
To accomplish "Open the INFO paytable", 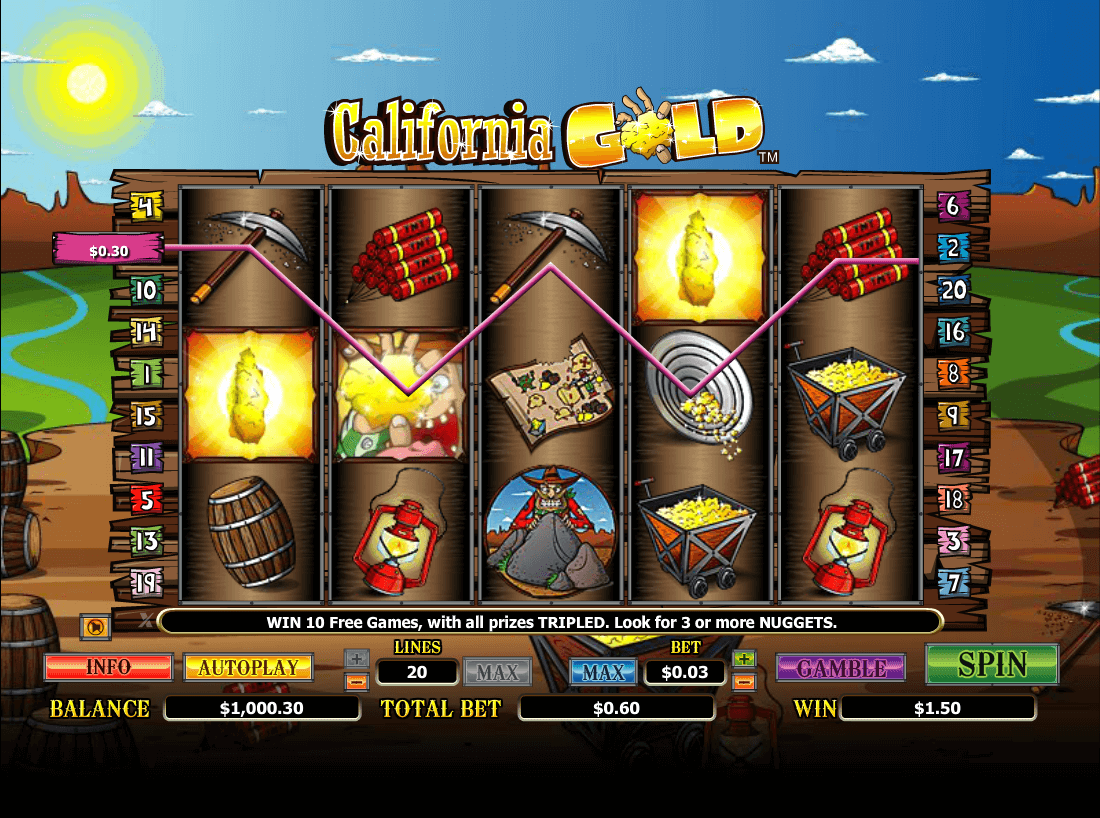I will pyautogui.click(x=108, y=667).
